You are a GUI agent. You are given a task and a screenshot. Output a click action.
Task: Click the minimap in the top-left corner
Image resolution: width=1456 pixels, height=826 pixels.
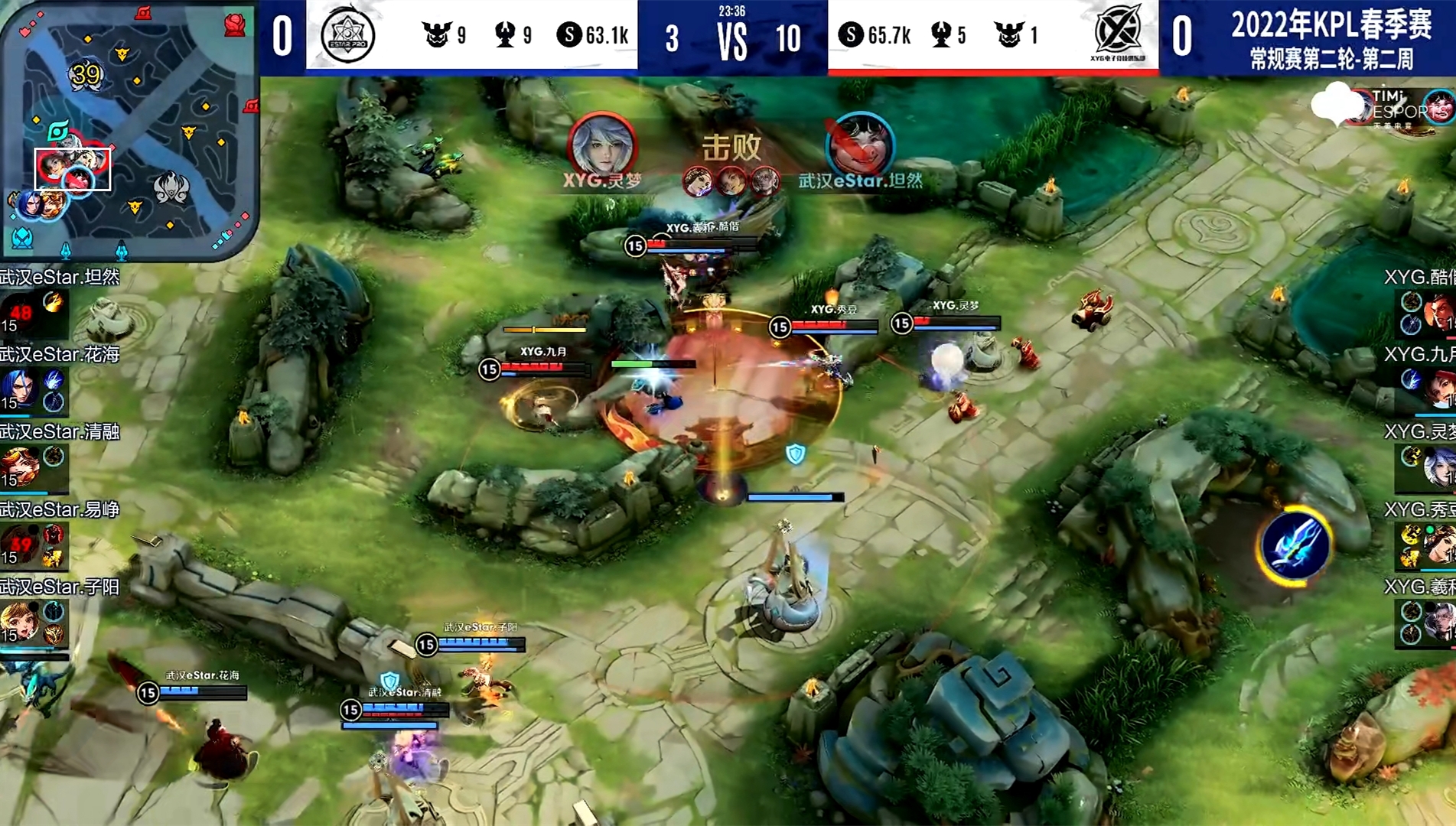point(129,130)
